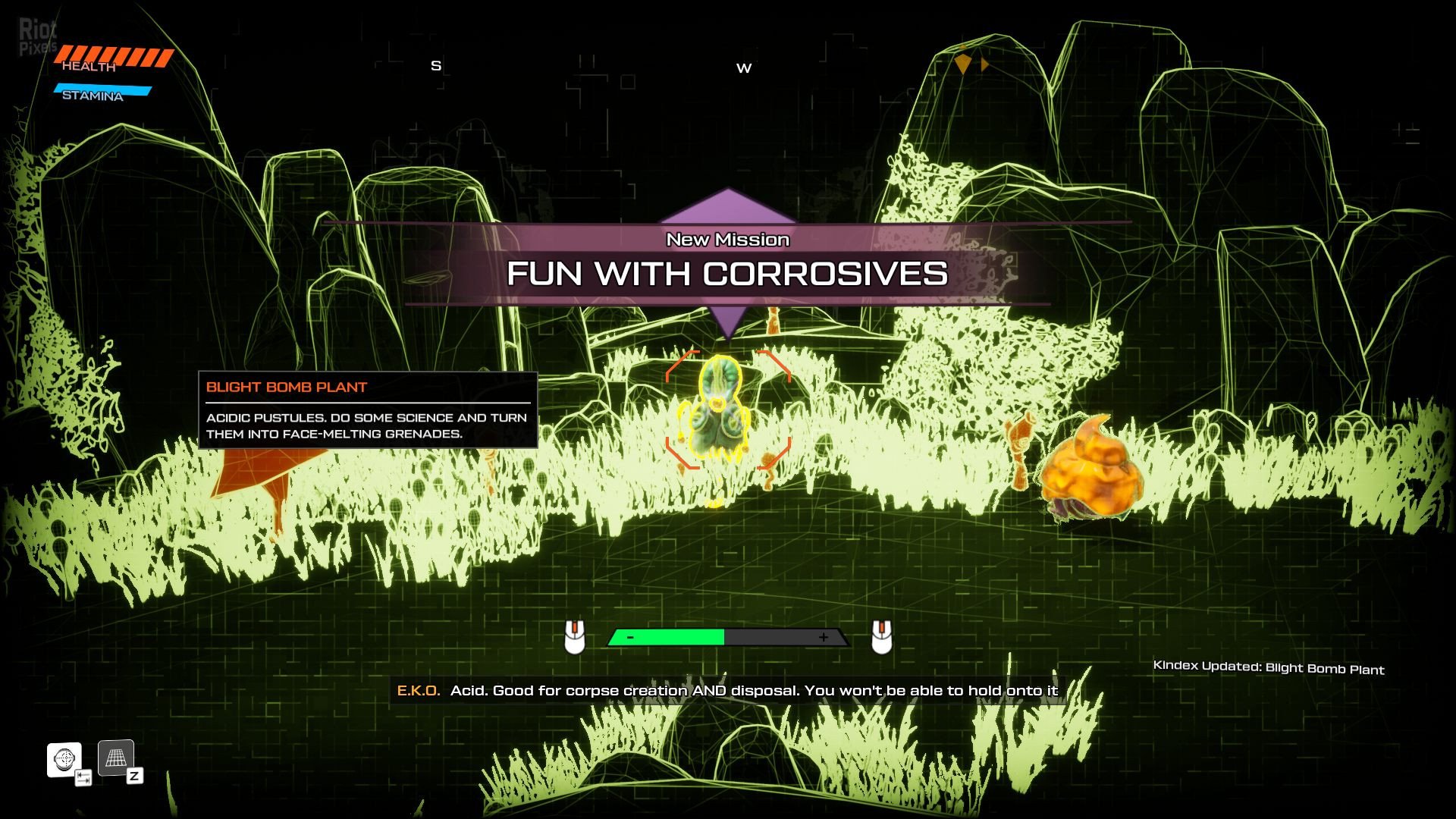Click the scanner zoom level bar
The height and width of the screenshot is (819, 1456).
tap(727, 638)
